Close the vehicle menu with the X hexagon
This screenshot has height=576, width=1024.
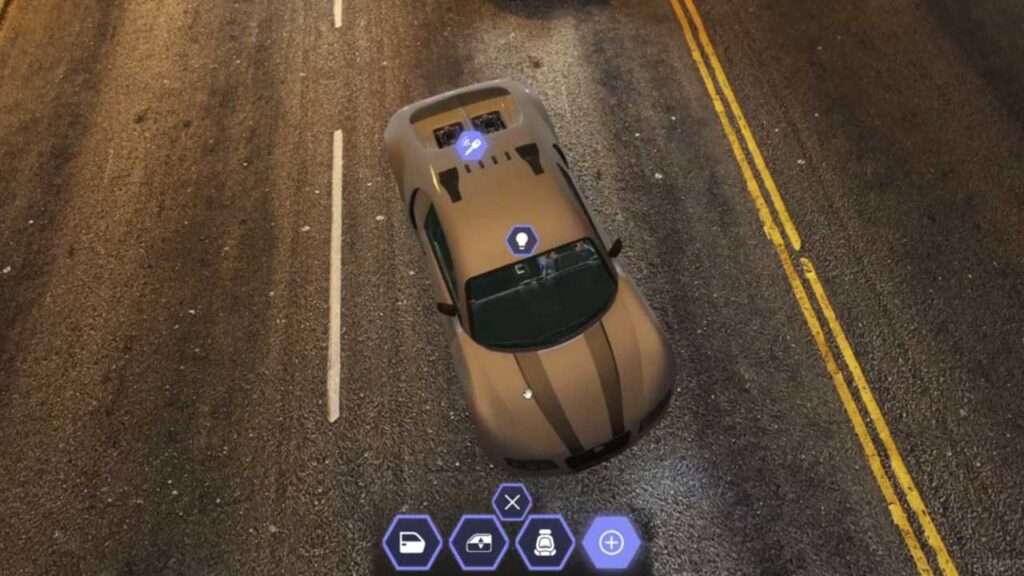click(x=512, y=502)
